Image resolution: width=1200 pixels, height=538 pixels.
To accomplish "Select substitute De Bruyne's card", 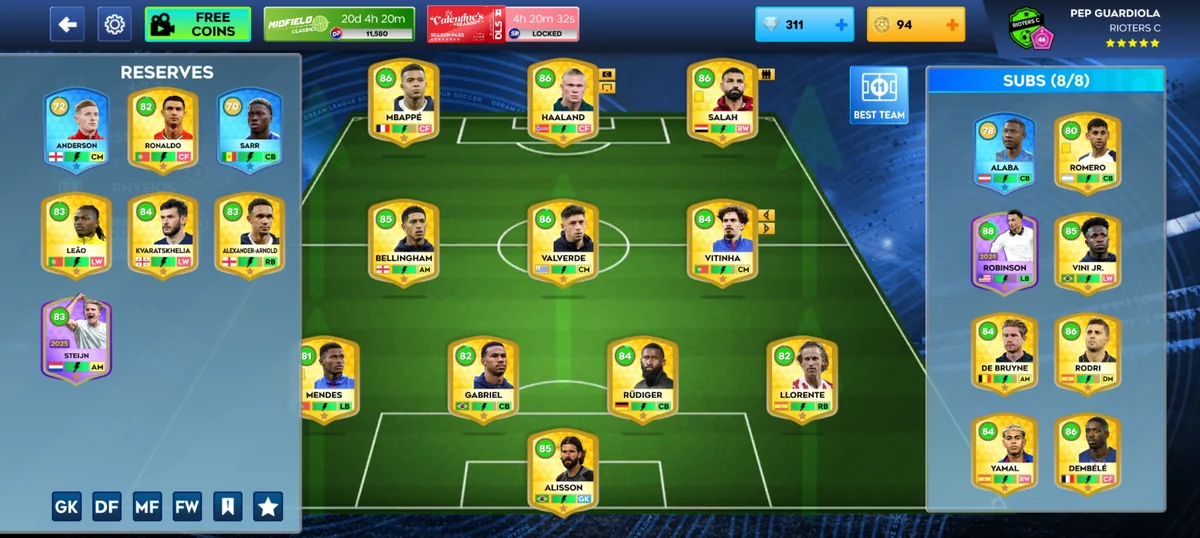I will point(1004,352).
